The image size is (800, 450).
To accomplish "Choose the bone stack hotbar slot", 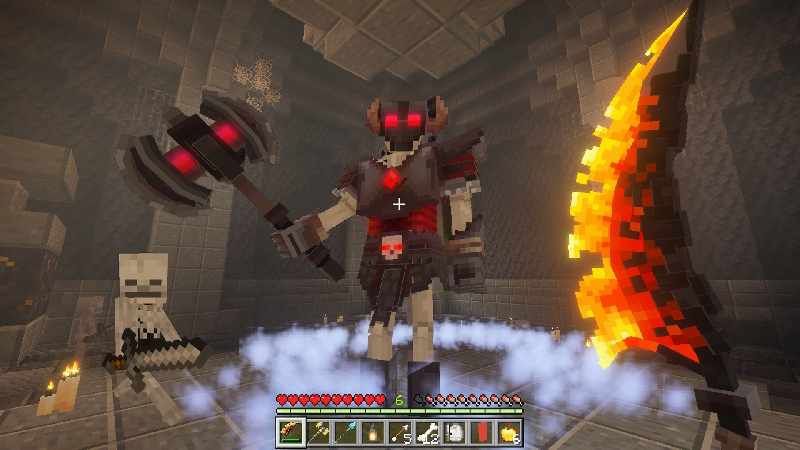I will point(426,433).
